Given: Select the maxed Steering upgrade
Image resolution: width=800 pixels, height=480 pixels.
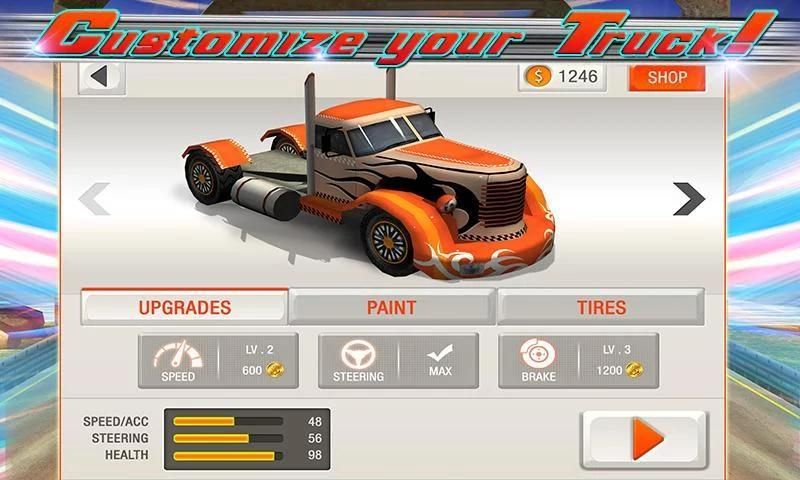Looking at the screenshot, I should click(398, 361).
